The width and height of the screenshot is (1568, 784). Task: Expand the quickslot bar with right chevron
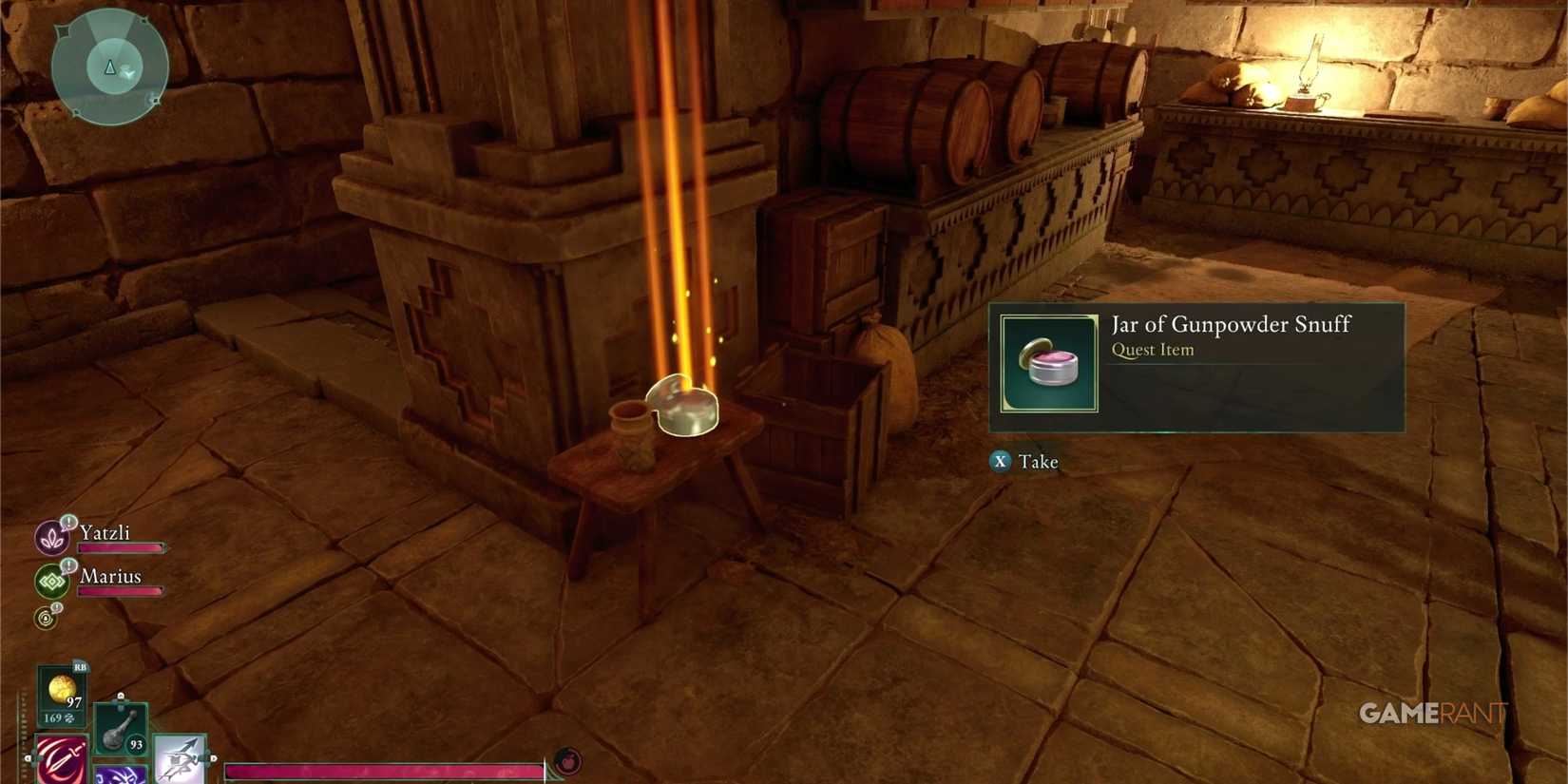pos(211,757)
